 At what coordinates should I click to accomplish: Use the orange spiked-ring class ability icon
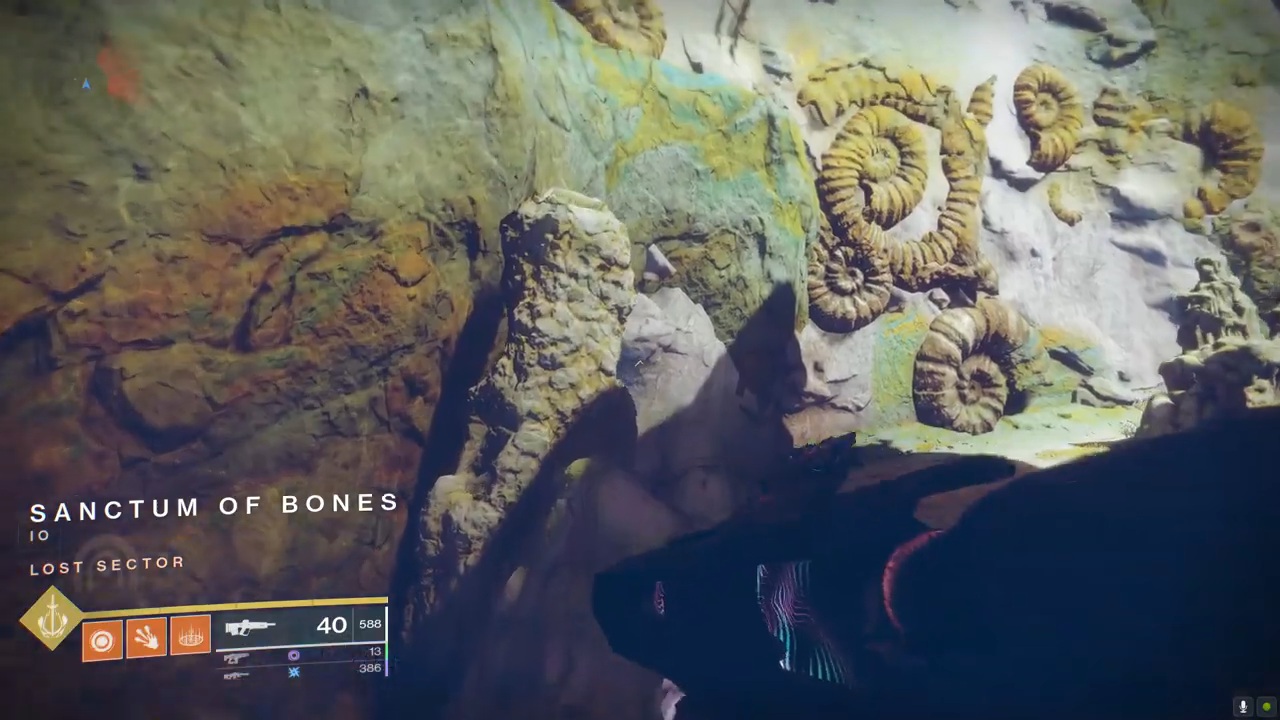[x=190, y=635]
